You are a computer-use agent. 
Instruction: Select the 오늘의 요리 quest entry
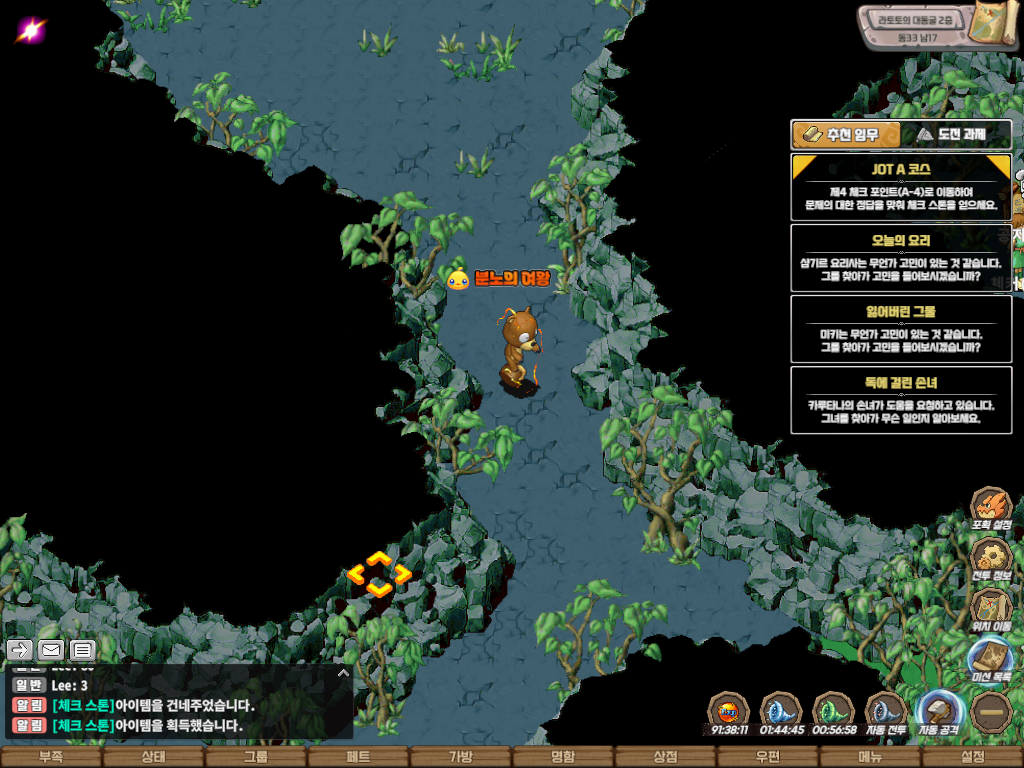901,257
